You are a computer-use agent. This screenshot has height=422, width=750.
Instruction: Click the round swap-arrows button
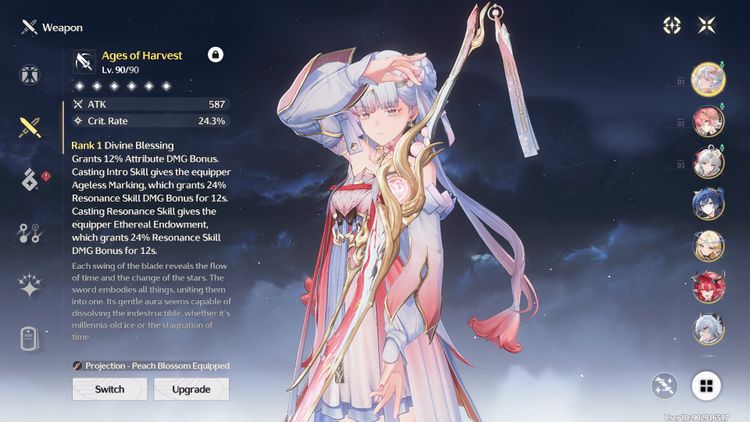click(664, 385)
